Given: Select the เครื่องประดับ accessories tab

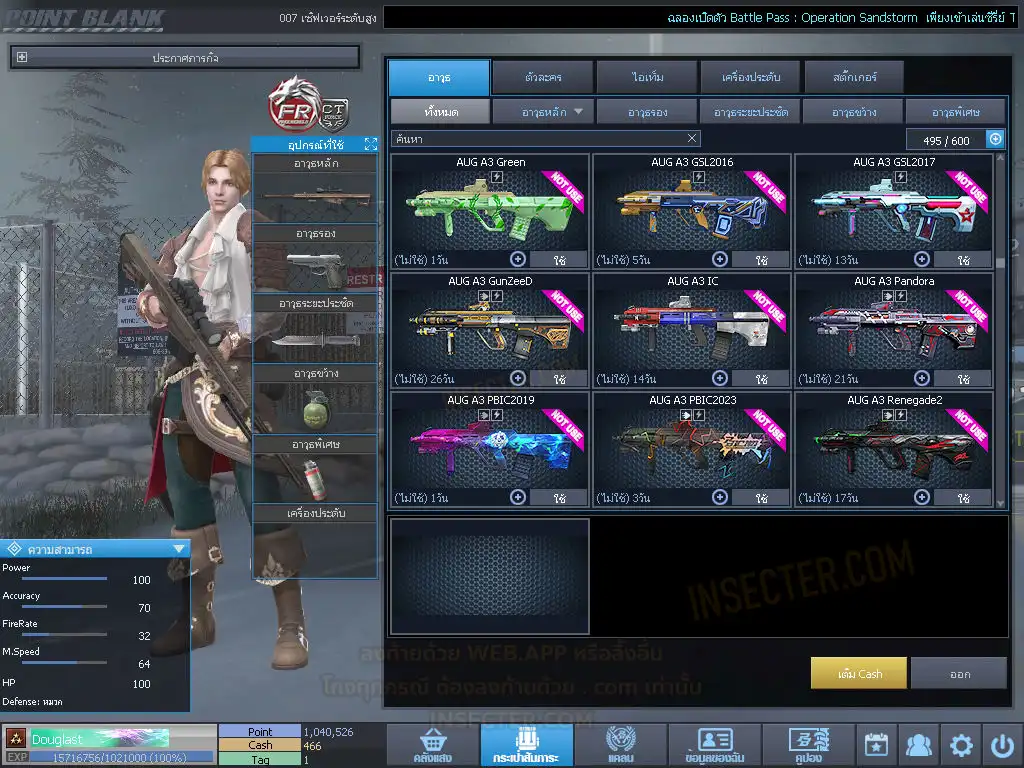Looking at the screenshot, I should (x=749, y=77).
